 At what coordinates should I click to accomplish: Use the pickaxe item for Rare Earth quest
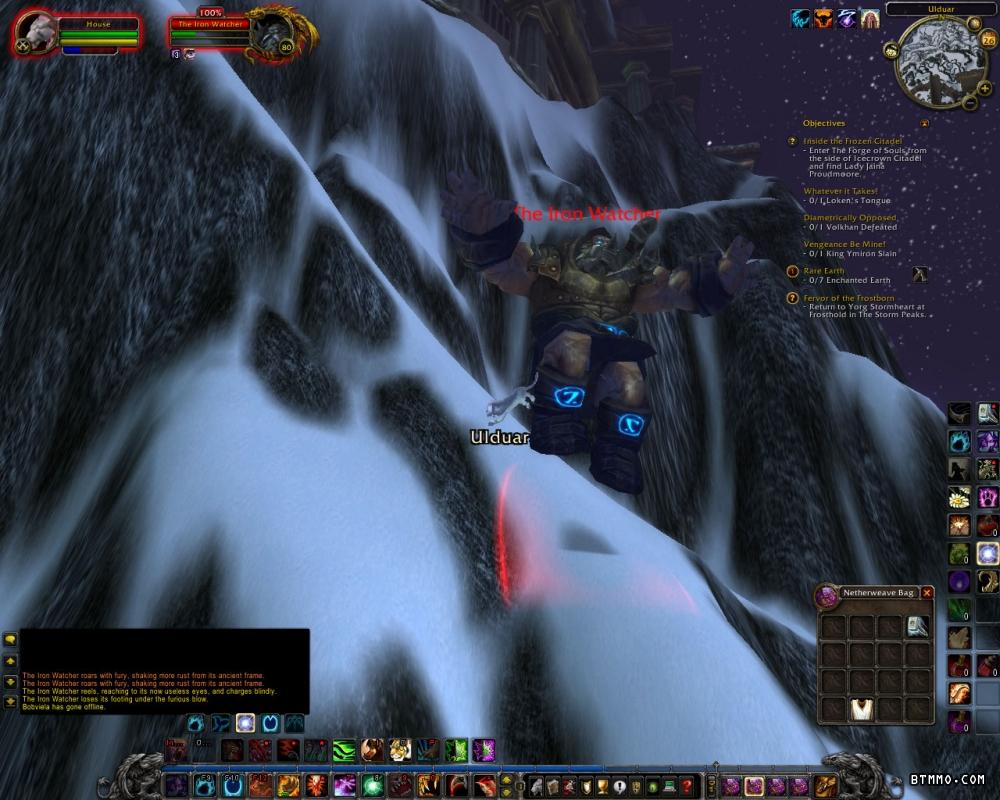coord(920,274)
